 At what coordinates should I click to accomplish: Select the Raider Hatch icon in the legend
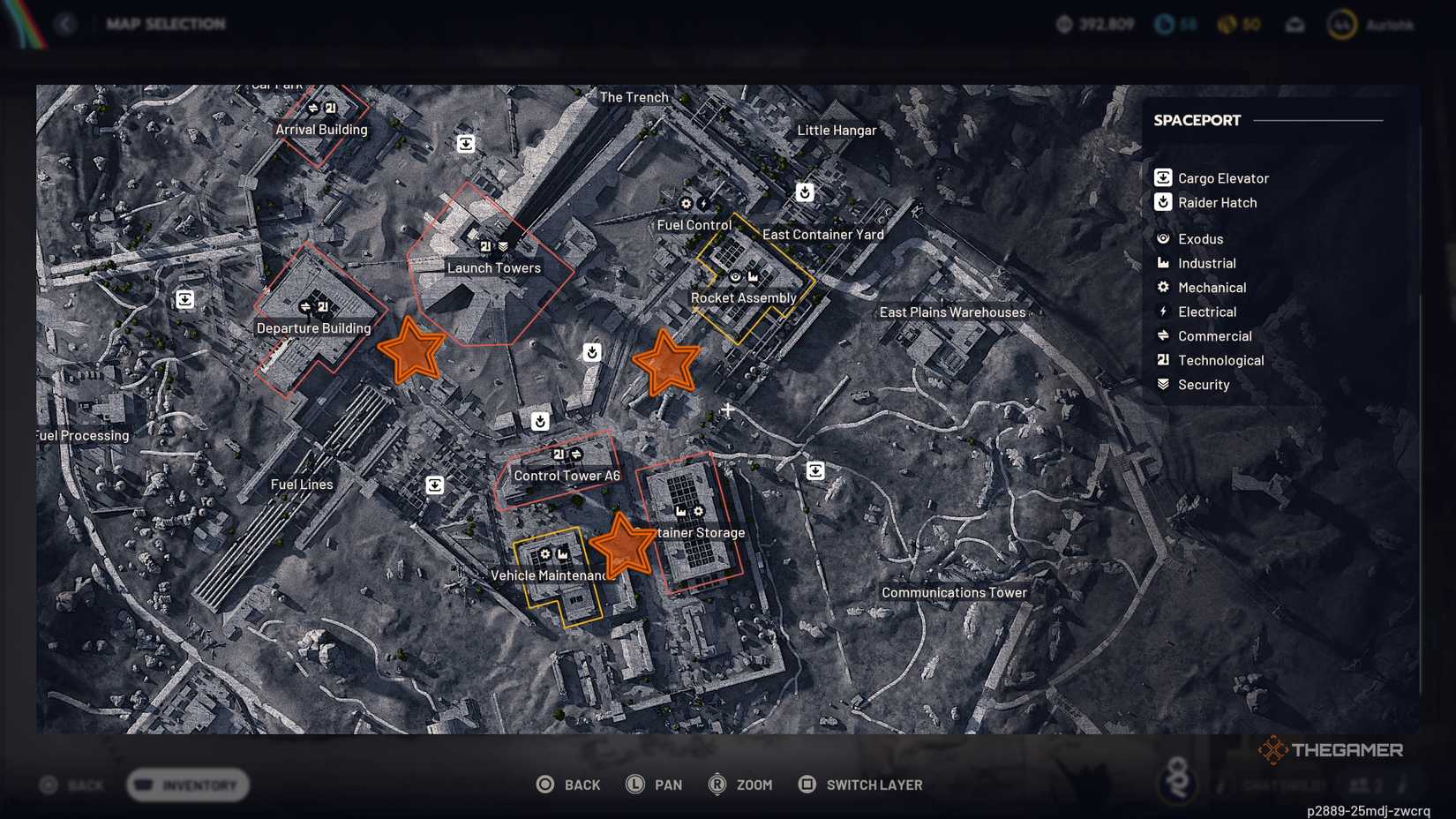coord(1163,202)
